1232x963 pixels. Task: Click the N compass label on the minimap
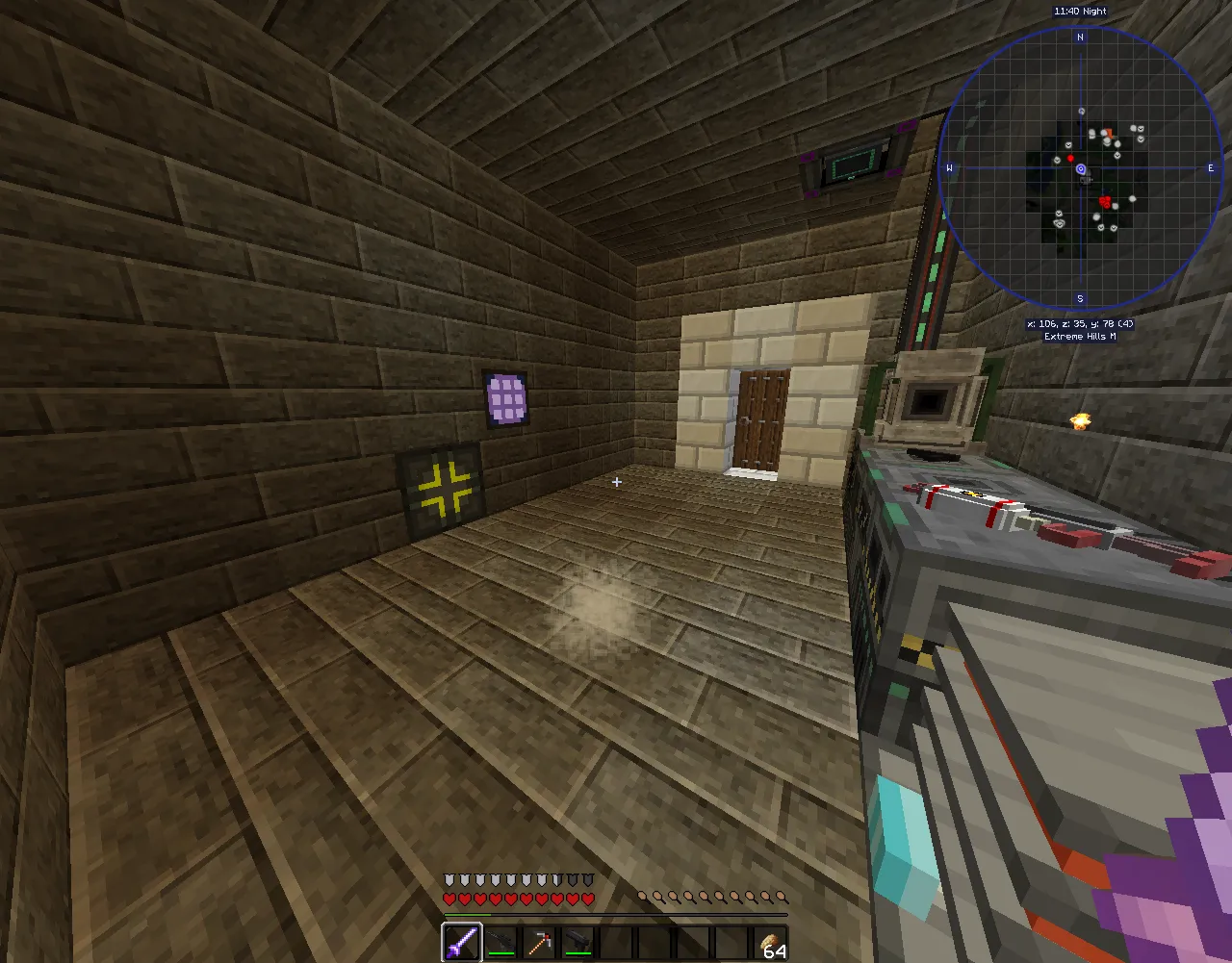point(1081,37)
